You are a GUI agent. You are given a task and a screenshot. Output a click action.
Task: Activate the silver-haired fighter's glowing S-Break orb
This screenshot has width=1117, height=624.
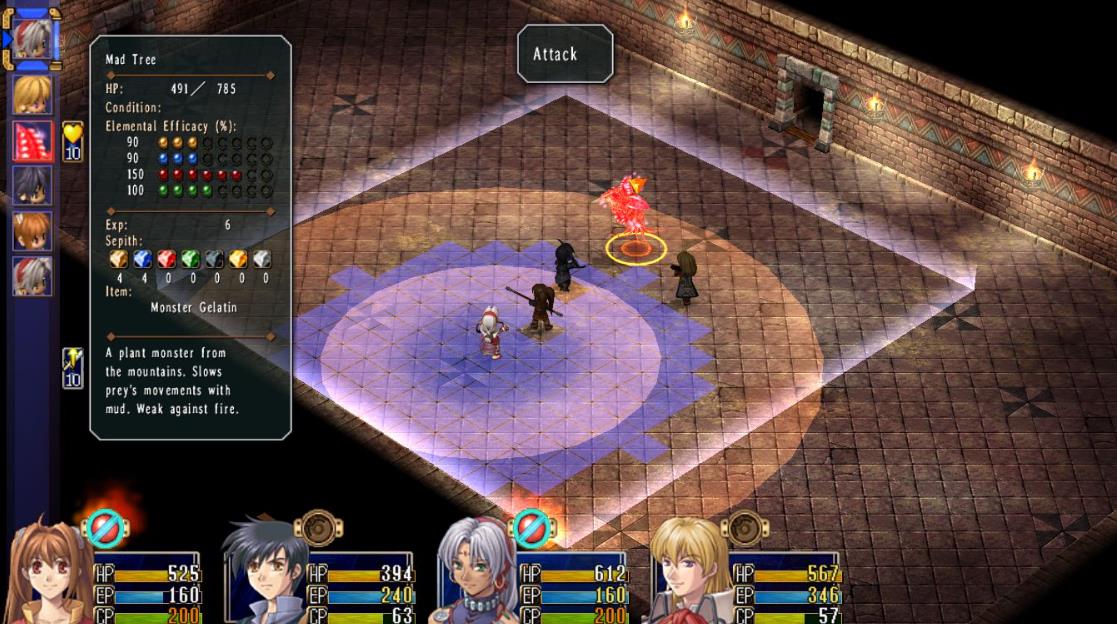(x=531, y=529)
